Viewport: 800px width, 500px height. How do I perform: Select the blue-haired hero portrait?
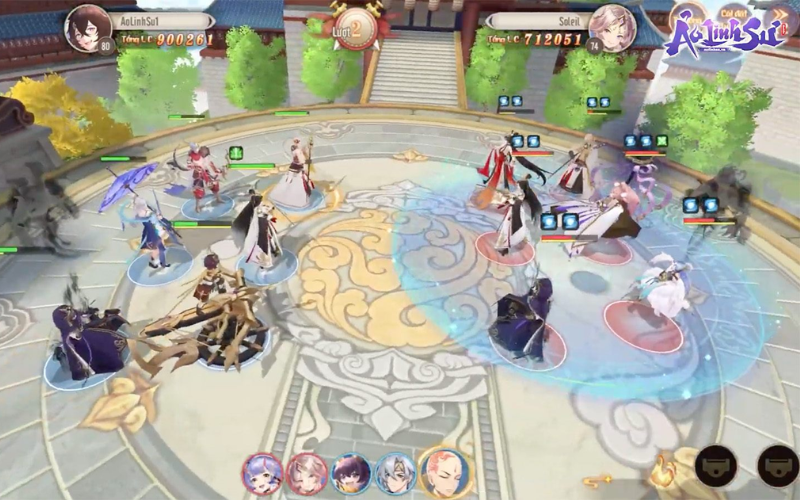click(263, 473)
